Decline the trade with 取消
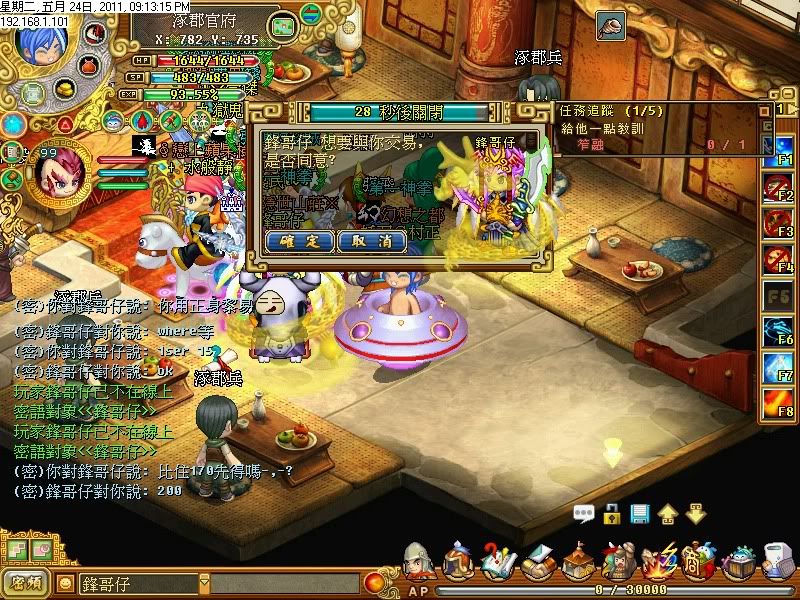Screen dimensions: 800x600 click(x=372, y=241)
